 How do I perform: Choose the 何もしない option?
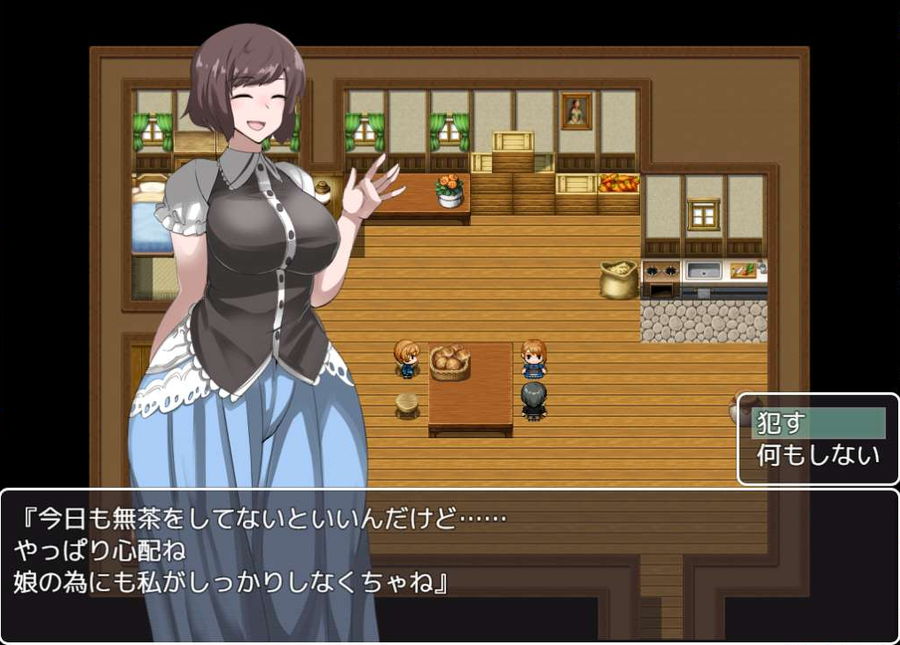click(x=817, y=456)
